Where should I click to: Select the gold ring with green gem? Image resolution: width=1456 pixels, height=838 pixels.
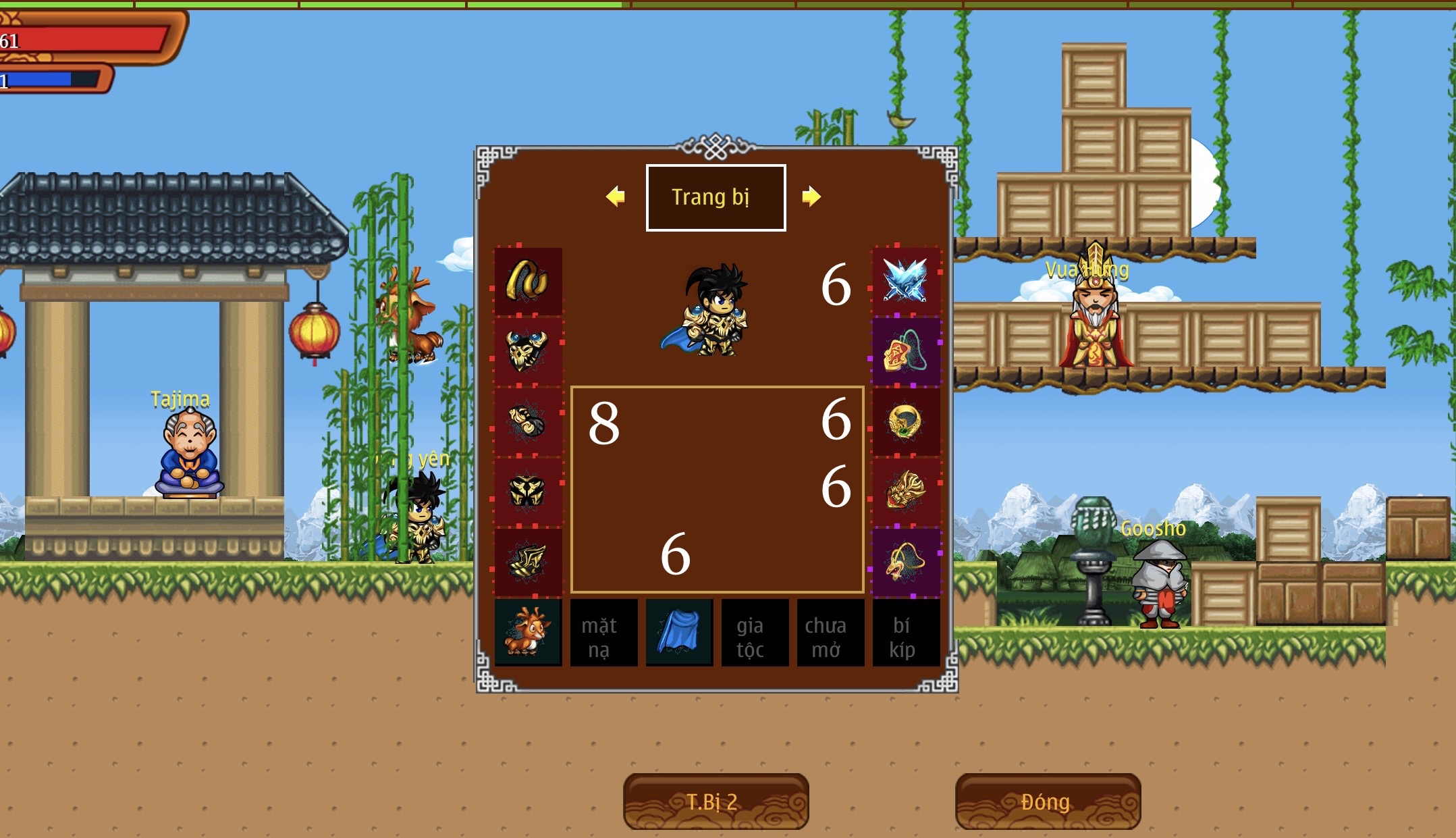coord(905,421)
